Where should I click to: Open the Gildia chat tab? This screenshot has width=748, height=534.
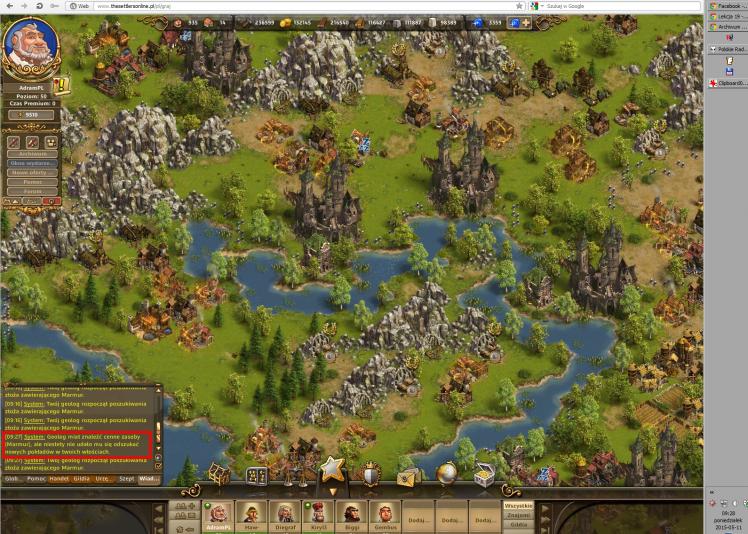81,479
